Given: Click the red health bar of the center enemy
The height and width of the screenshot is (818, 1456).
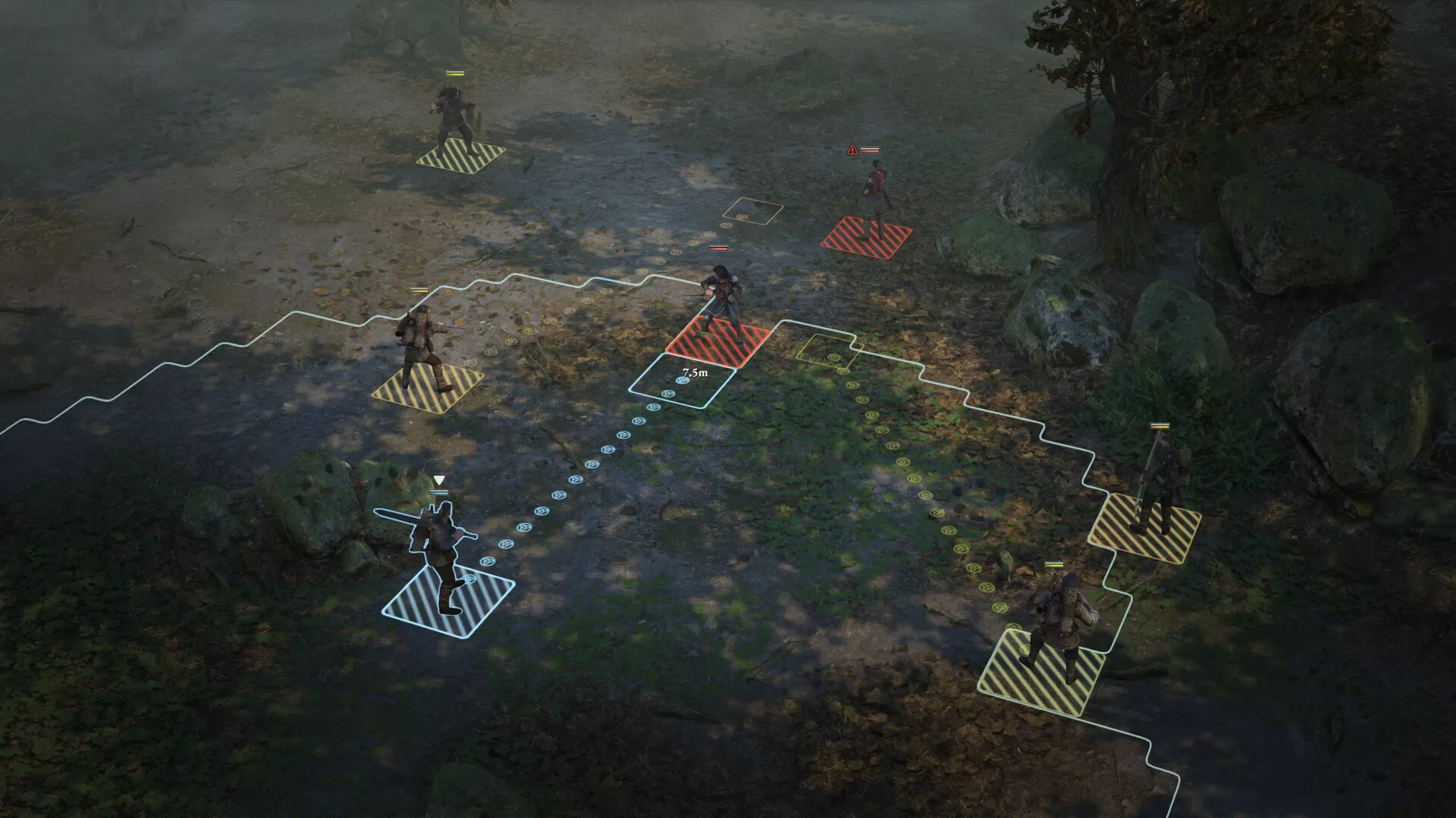Looking at the screenshot, I should pyautogui.click(x=718, y=249).
